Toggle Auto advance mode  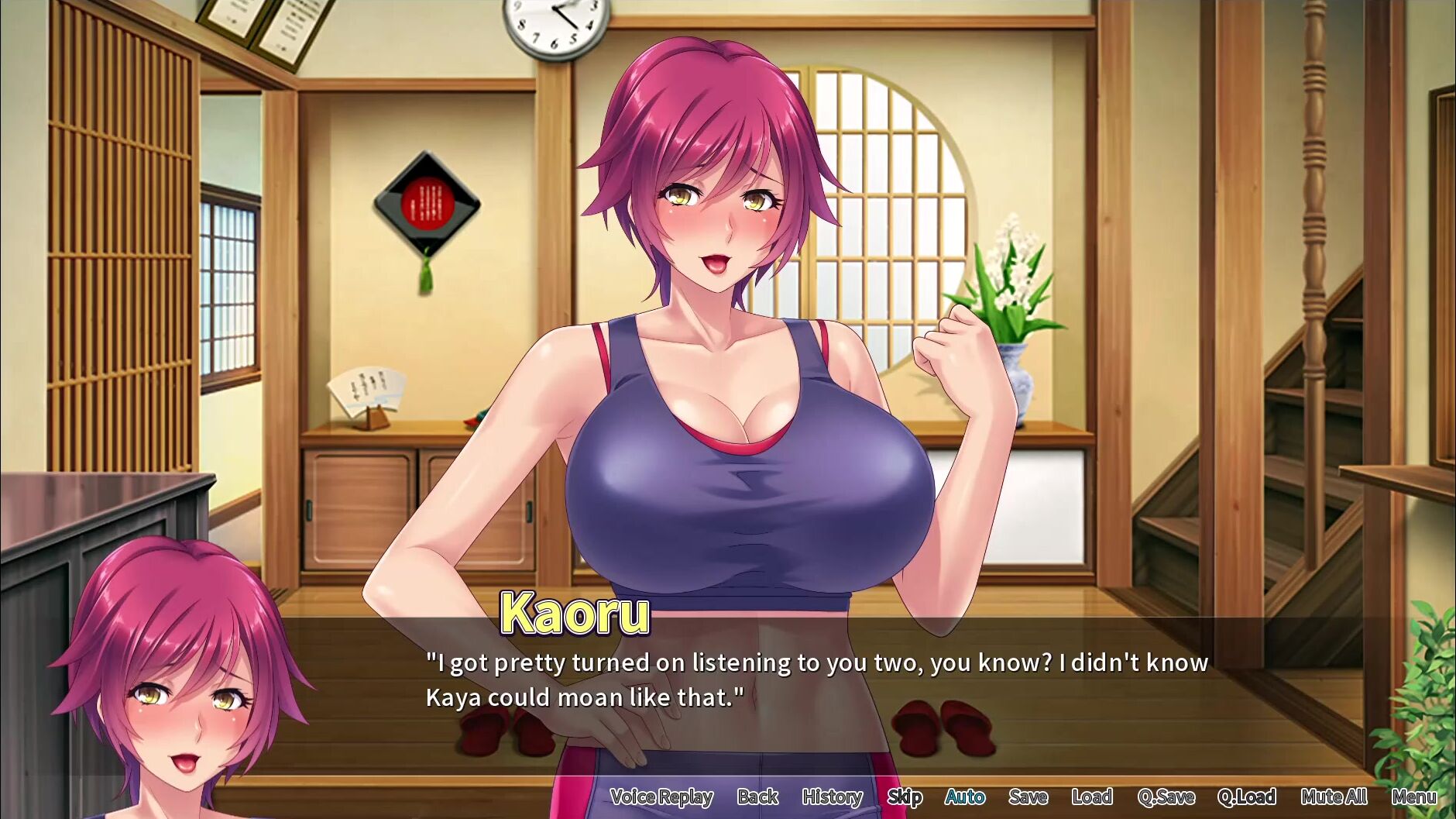pyautogui.click(x=965, y=797)
